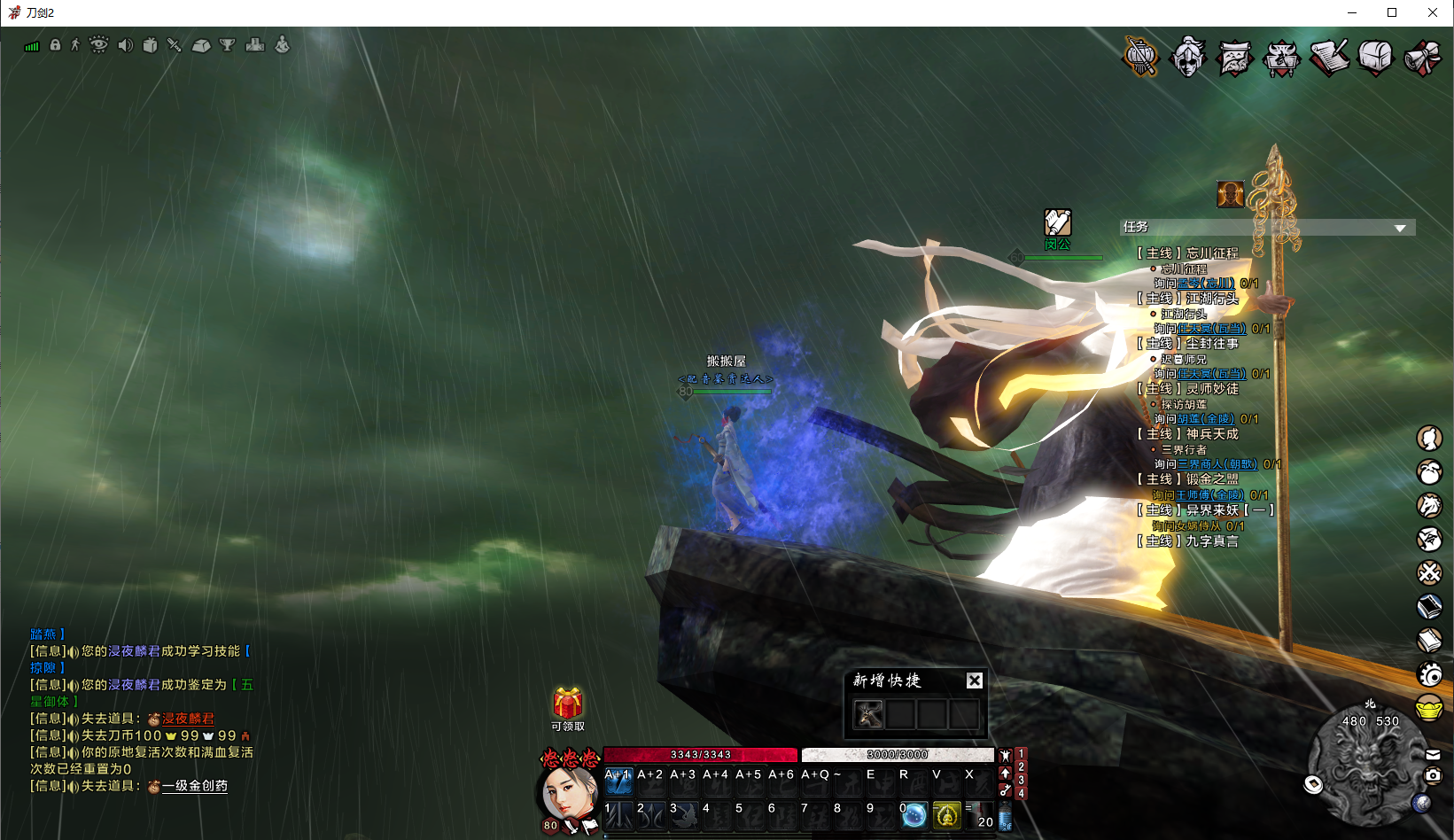Screen dimensions: 1454x840
Task: Claim the red gift box reward
Action: click(x=568, y=704)
